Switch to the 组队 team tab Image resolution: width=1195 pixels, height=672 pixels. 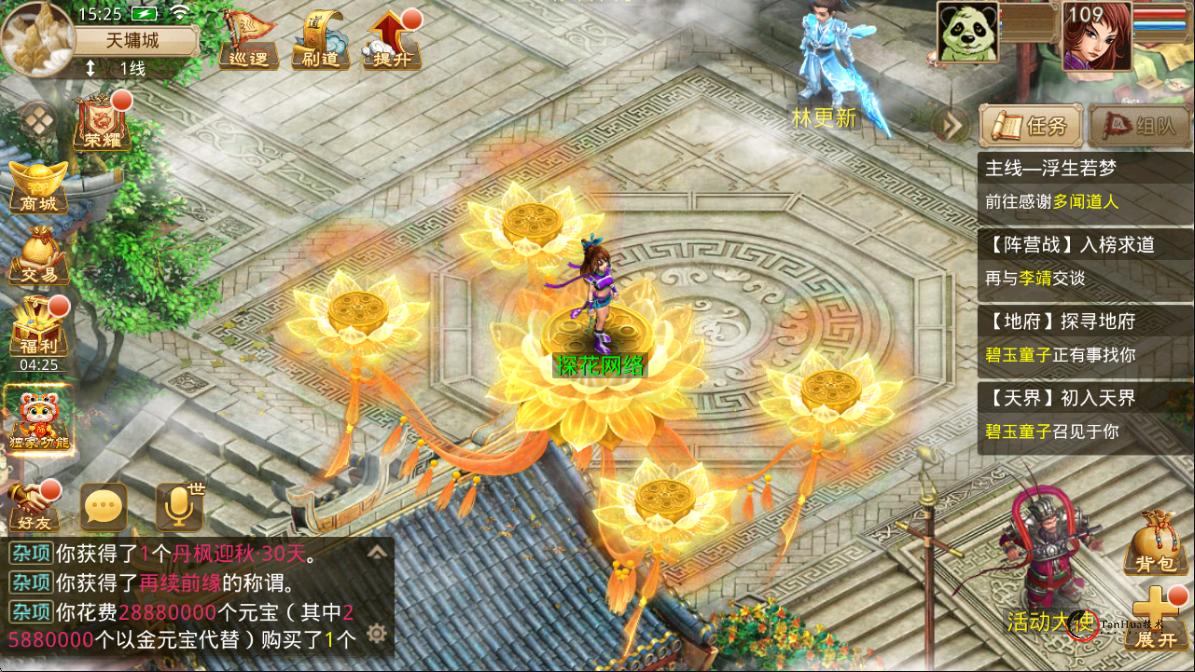(1140, 126)
